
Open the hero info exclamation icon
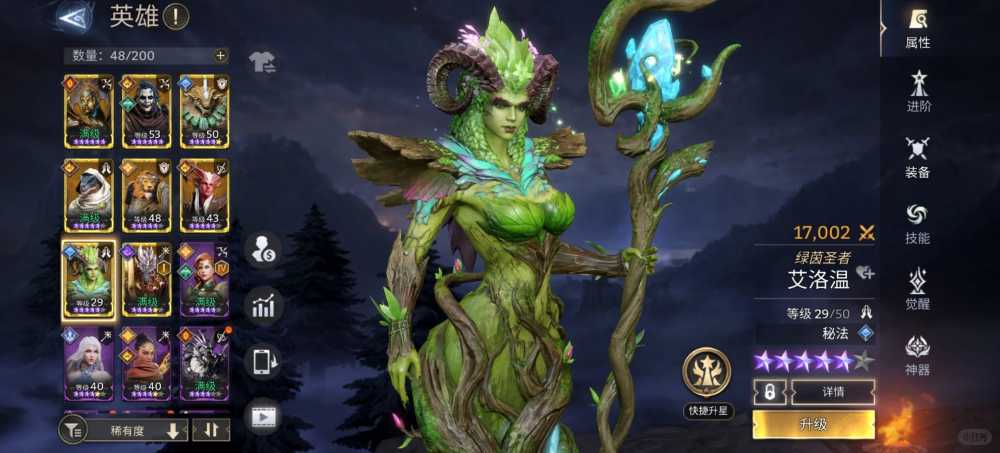[x=175, y=16]
